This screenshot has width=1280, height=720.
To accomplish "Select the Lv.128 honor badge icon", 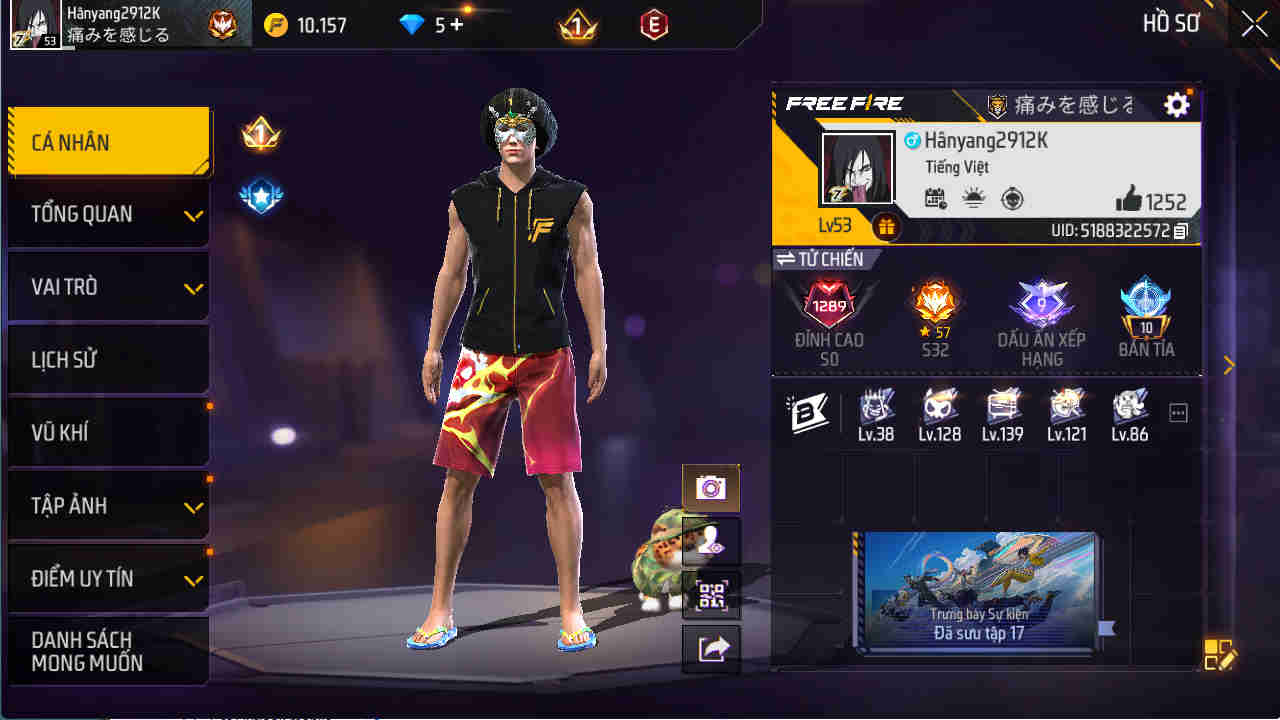I will click(938, 410).
